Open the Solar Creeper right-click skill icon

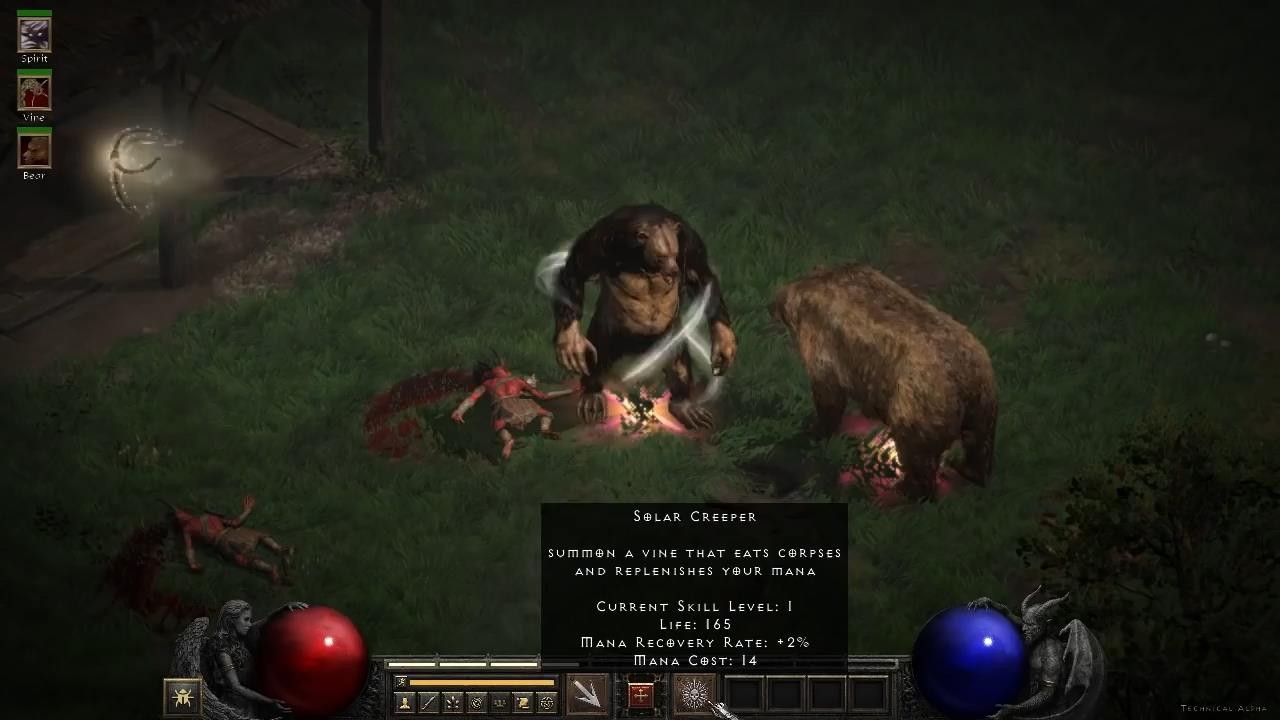694,694
